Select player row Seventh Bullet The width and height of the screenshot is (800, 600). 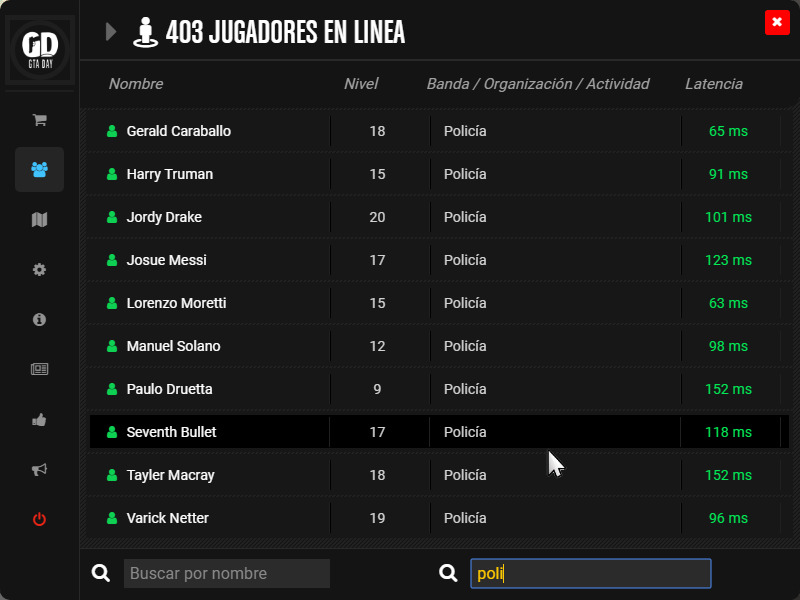click(x=171, y=432)
